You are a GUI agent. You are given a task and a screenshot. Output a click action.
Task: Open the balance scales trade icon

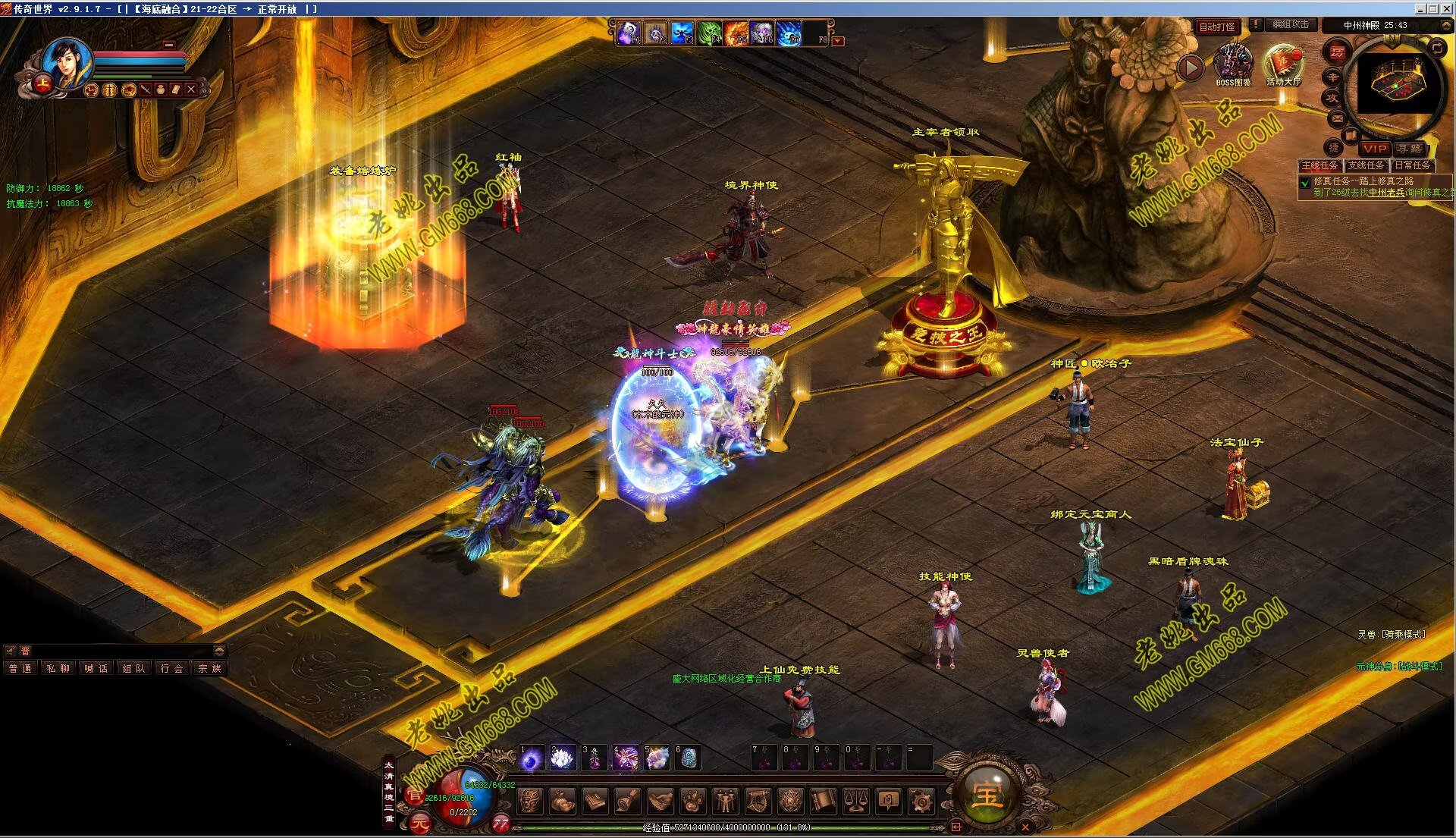[856, 800]
